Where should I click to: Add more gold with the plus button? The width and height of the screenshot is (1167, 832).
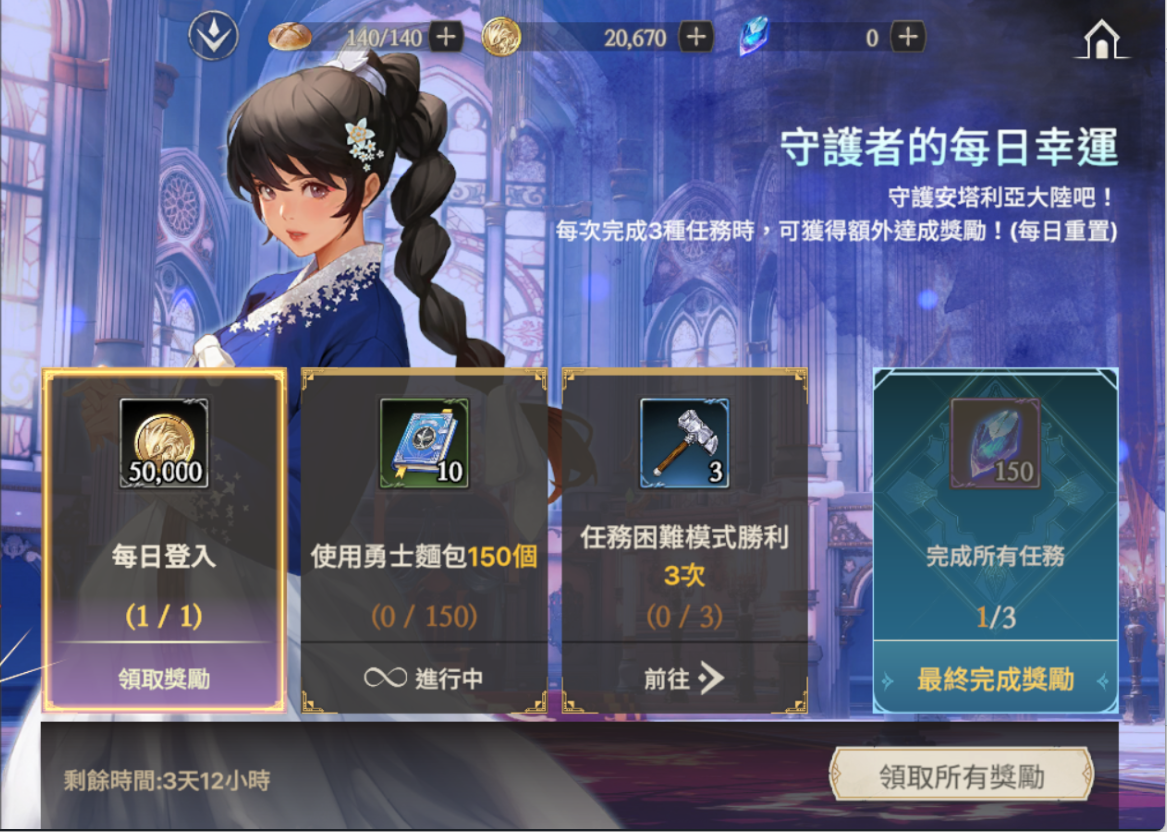(x=696, y=38)
